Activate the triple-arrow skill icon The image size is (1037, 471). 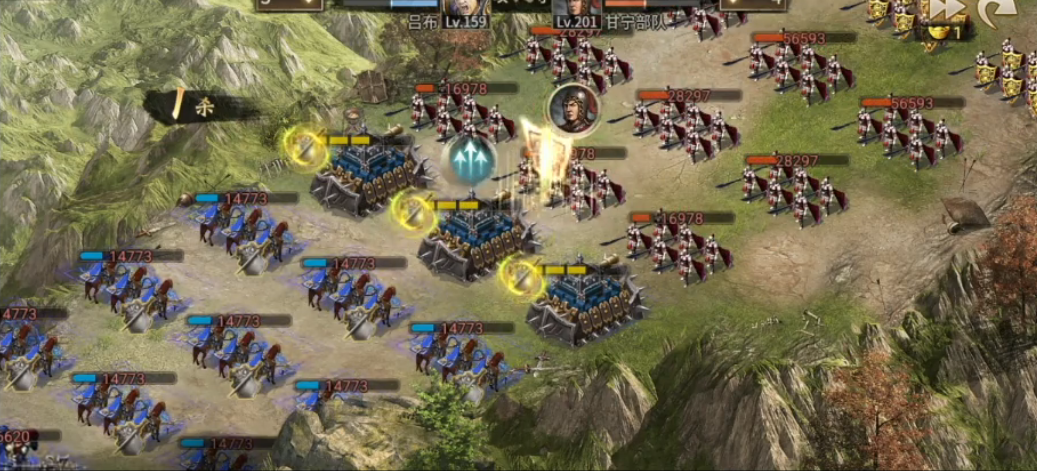coord(470,159)
